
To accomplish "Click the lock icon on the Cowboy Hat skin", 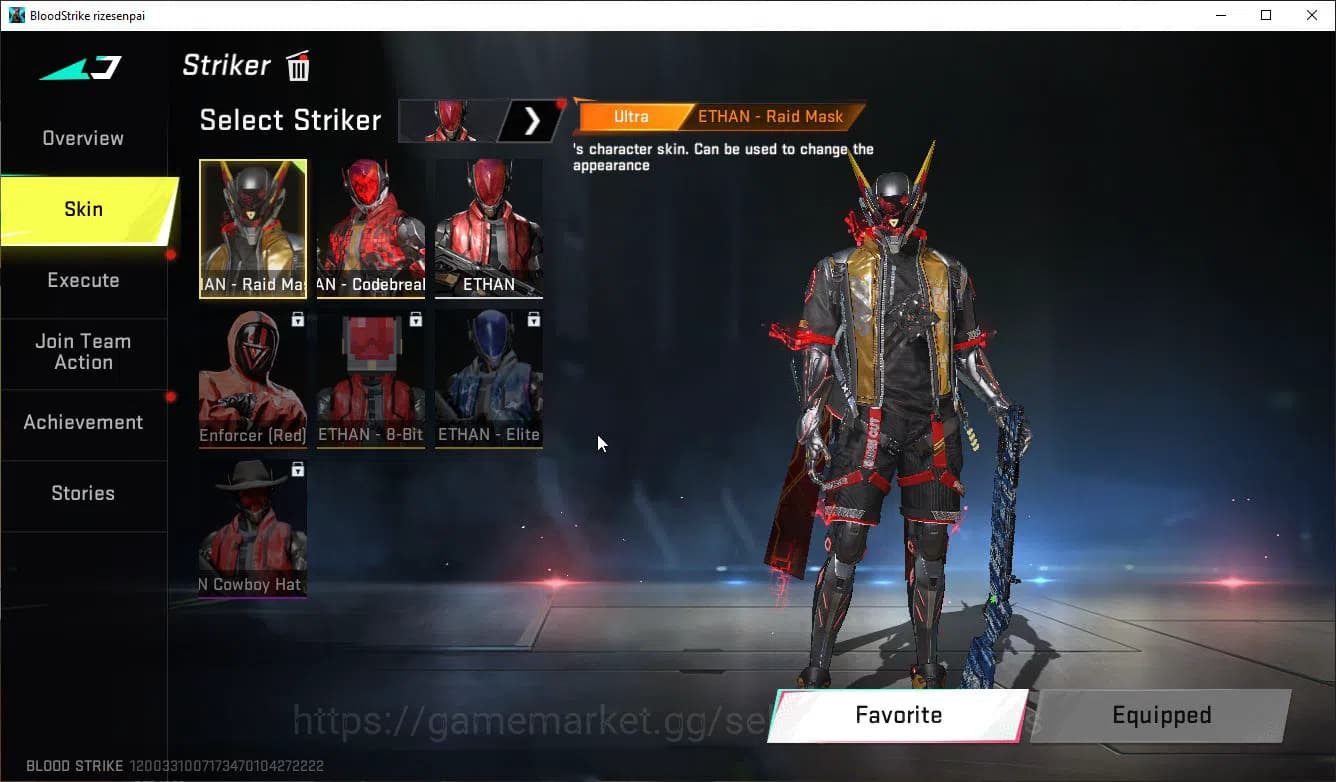I will pyautogui.click(x=297, y=469).
